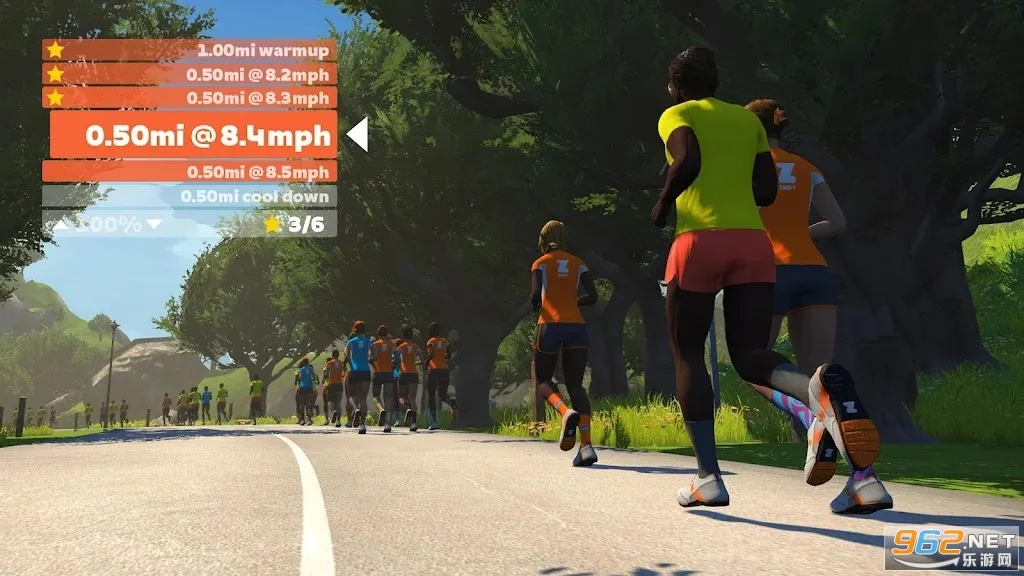The width and height of the screenshot is (1024, 576).
Task: Select the 1.00mi warmup row
Action: (x=189, y=49)
